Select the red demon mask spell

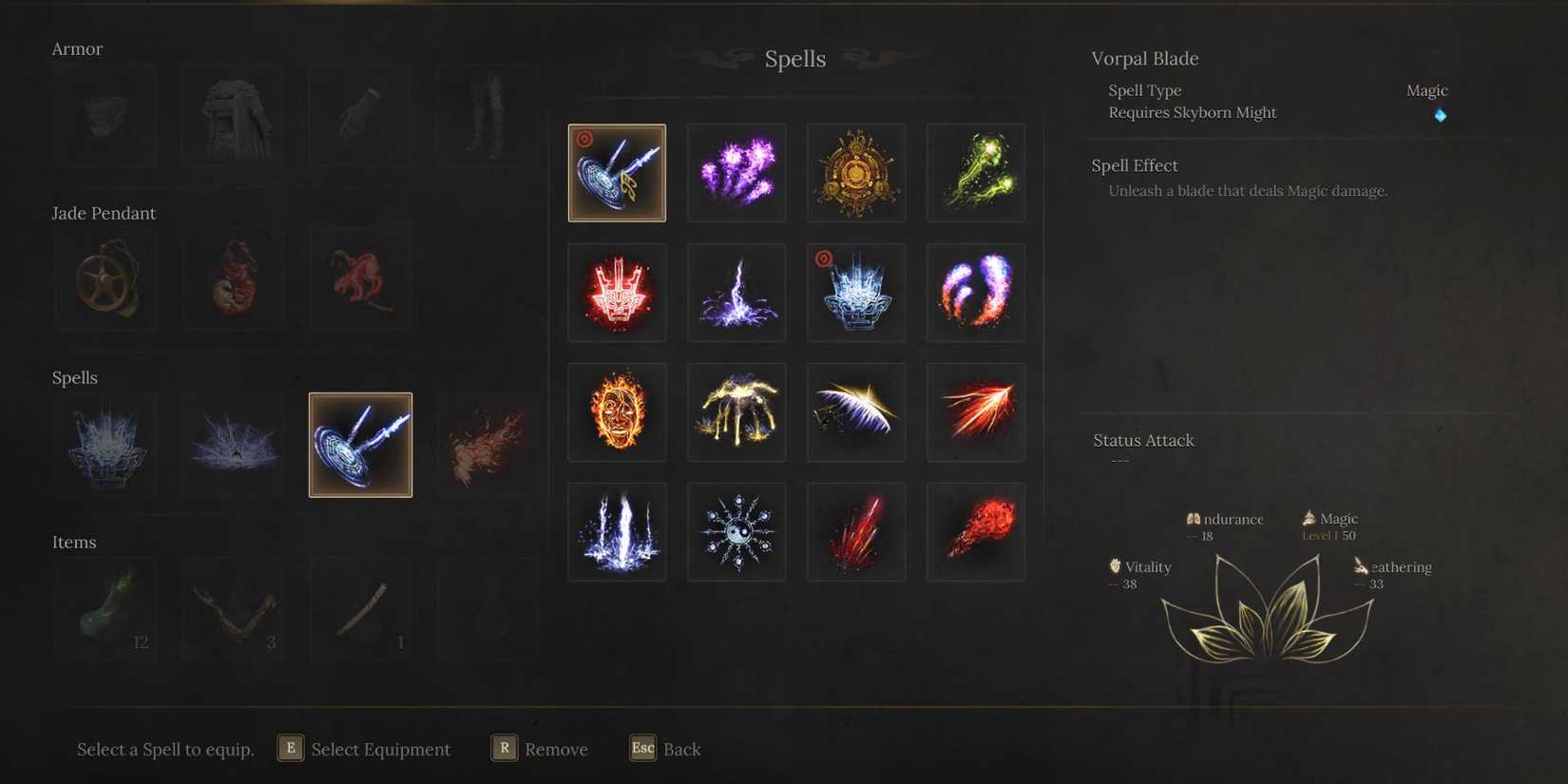pyautogui.click(x=617, y=292)
